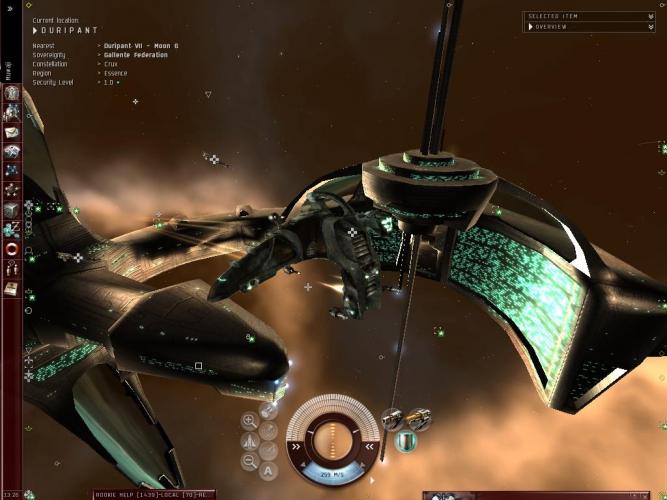Click the zoom-in magnifier button
Viewport: 667px width, 500px height.
[x=249, y=421]
